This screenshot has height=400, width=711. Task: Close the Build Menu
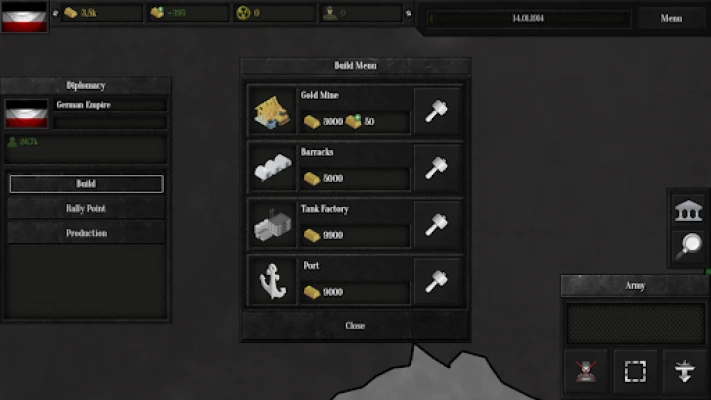click(355, 326)
